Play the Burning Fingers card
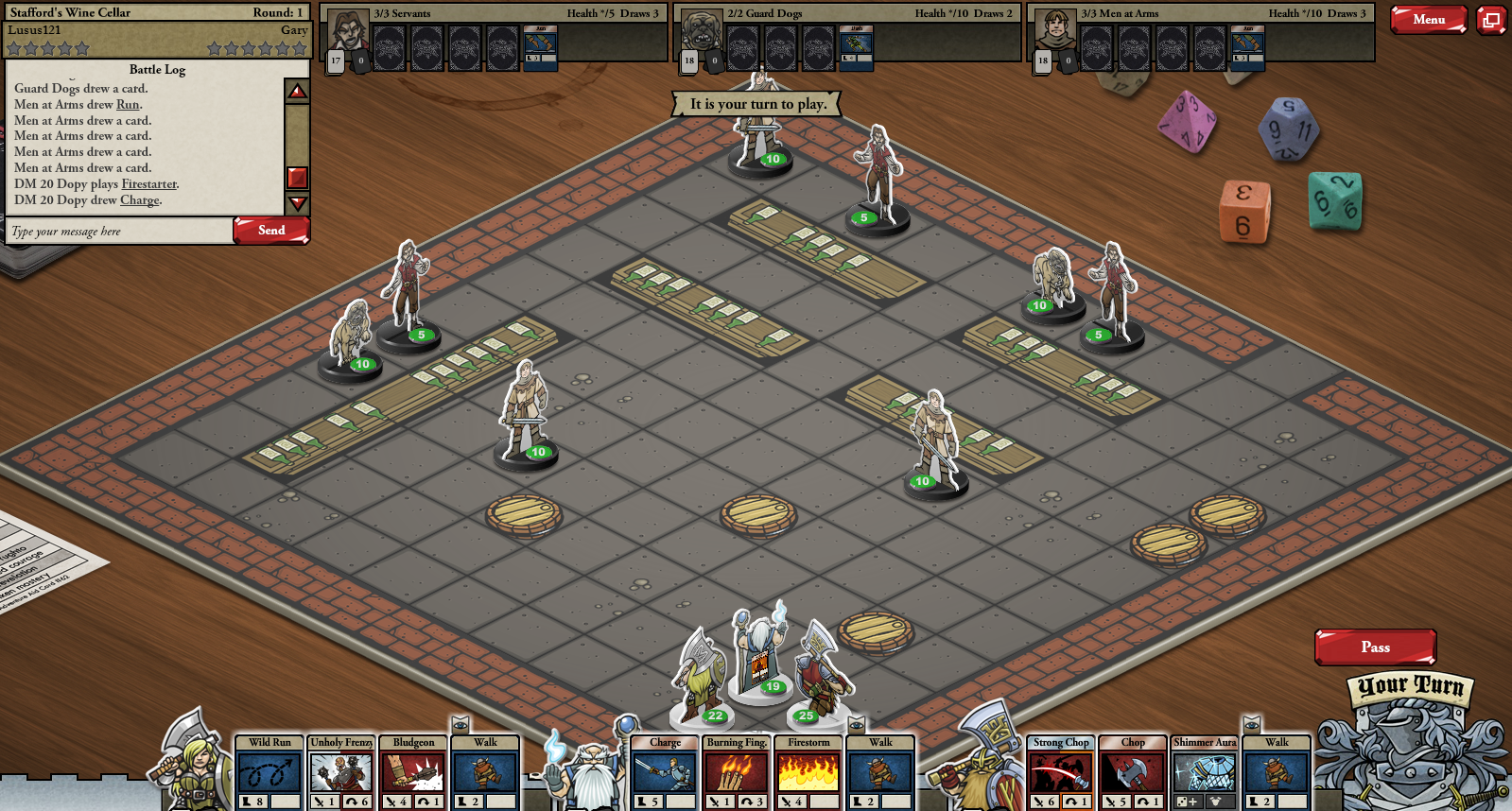This screenshot has width=1512, height=811. [737, 772]
